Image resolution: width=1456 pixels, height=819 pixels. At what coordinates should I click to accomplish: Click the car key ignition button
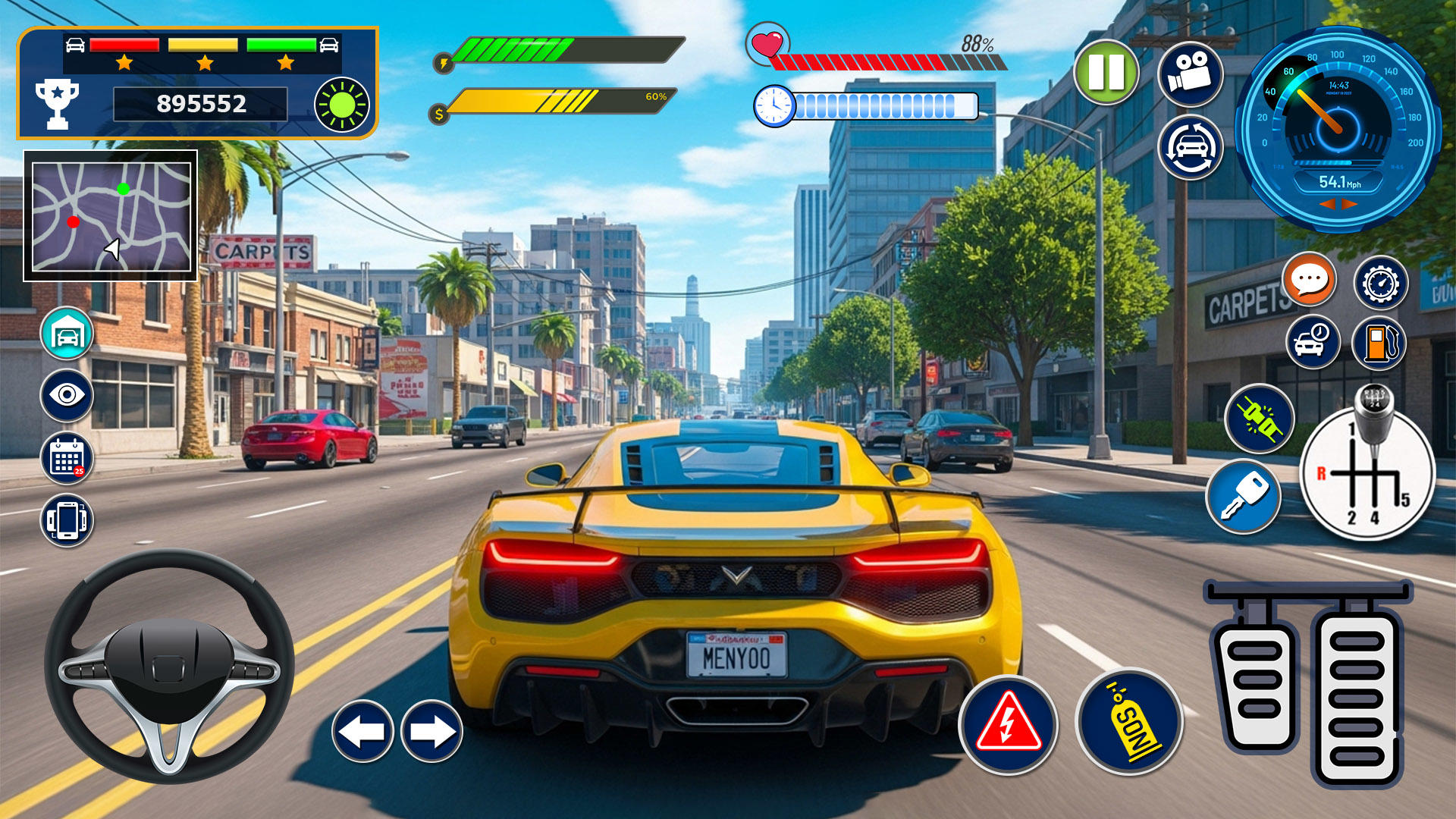pyautogui.click(x=1243, y=497)
